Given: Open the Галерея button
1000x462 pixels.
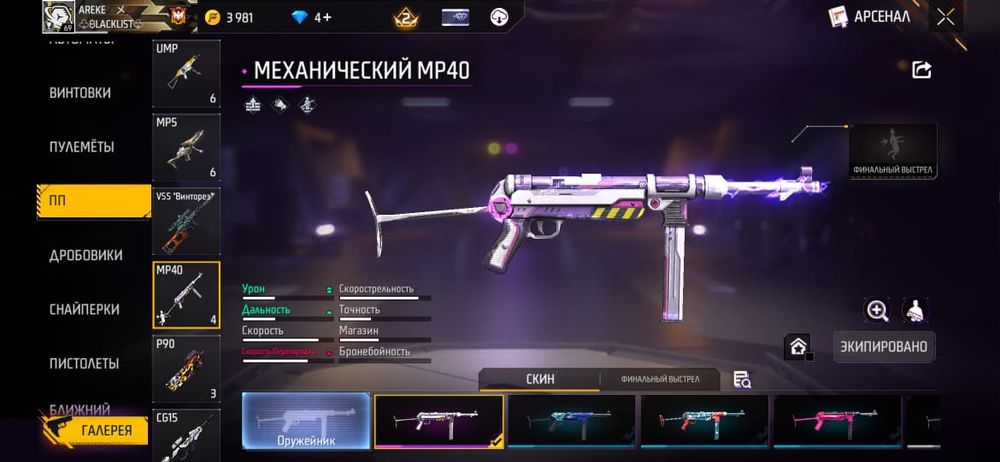Looking at the screenshot, I should [x=94, y=429].
